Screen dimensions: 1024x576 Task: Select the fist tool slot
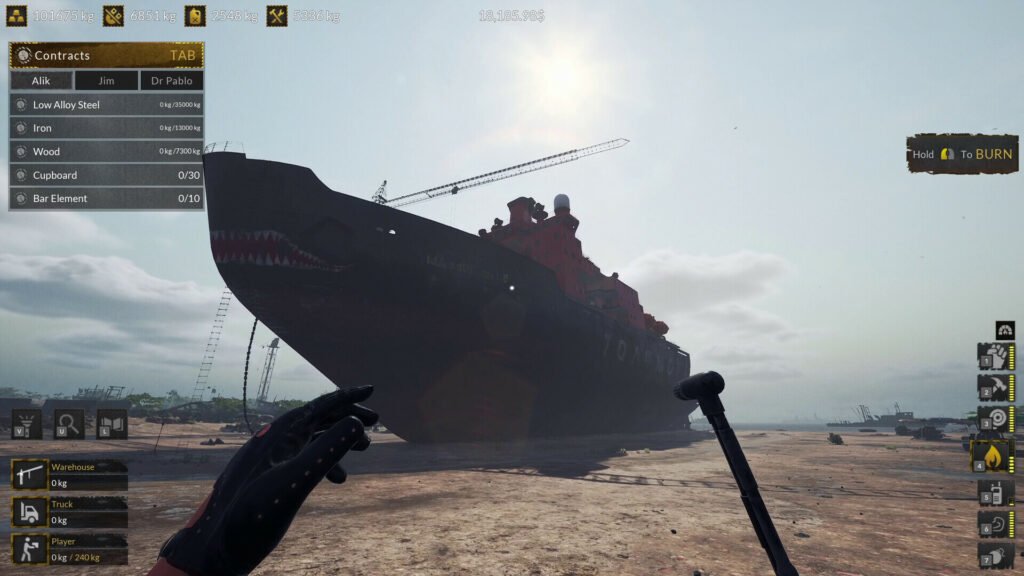[x=995, y=357]
